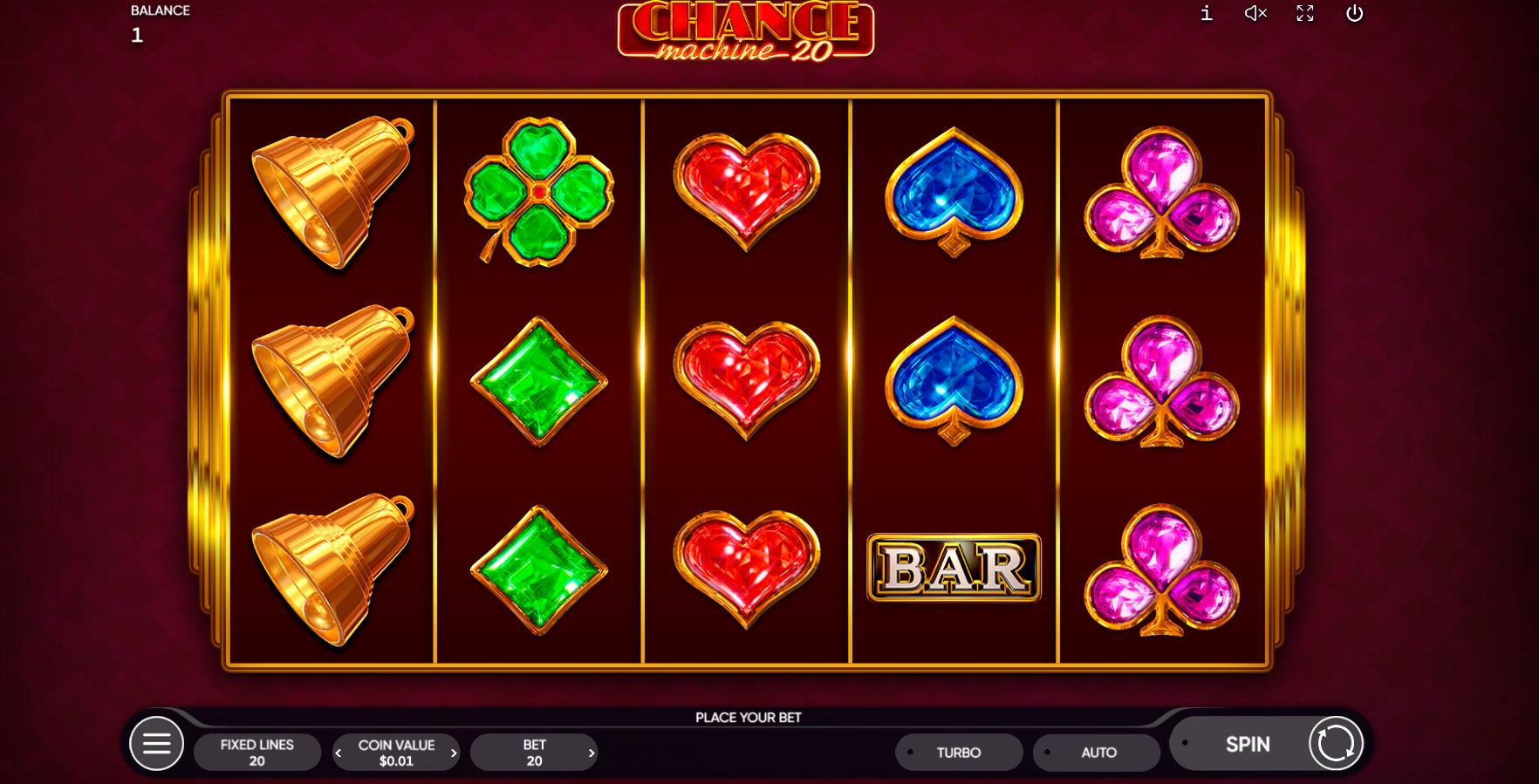The height and width of the screenshot is (784, 1539).
Task: Click the circular respin arrows icon
Action: [x=1334, y=744]
